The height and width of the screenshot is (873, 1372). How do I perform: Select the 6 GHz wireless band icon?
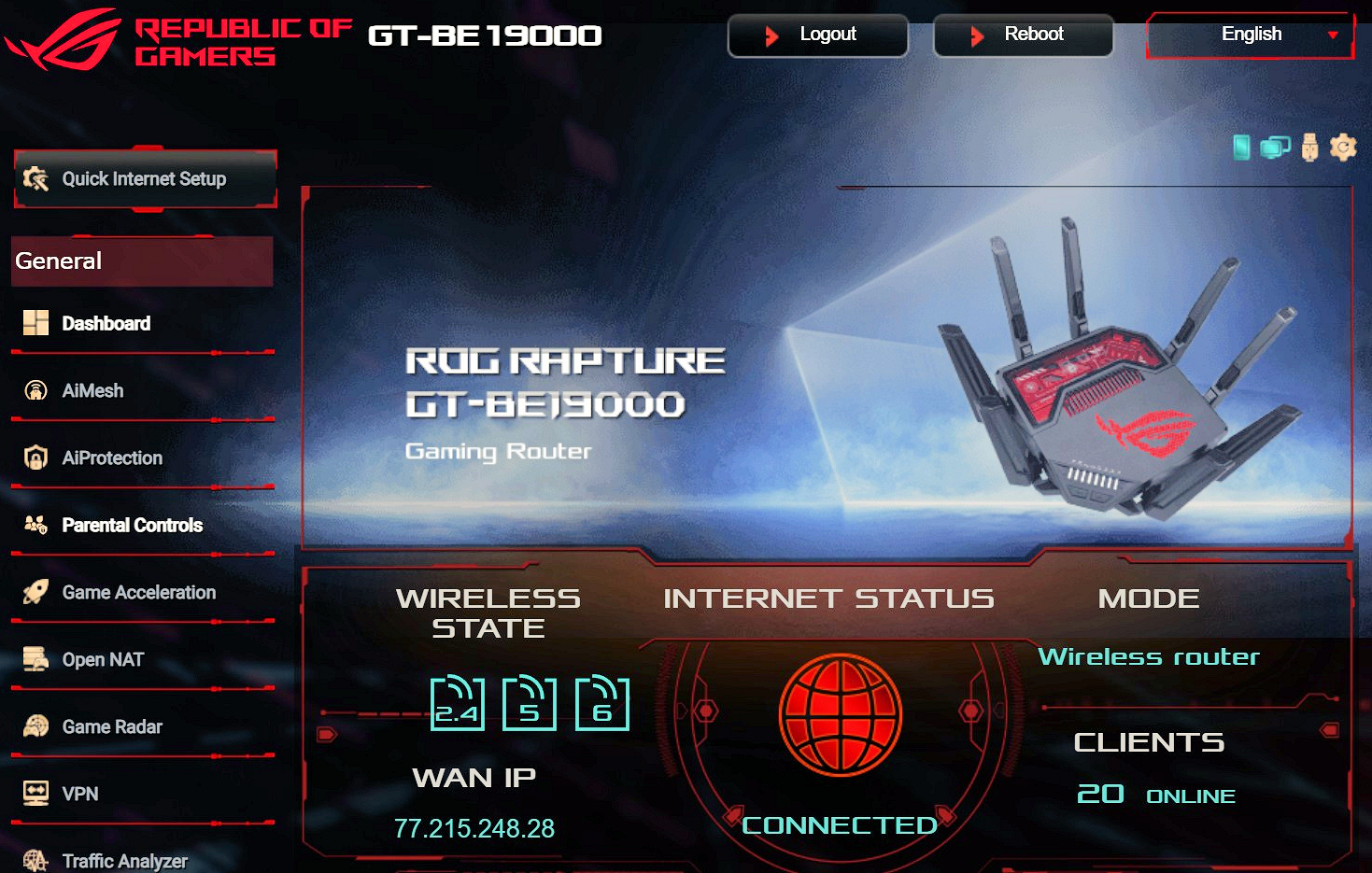point(601,704)
